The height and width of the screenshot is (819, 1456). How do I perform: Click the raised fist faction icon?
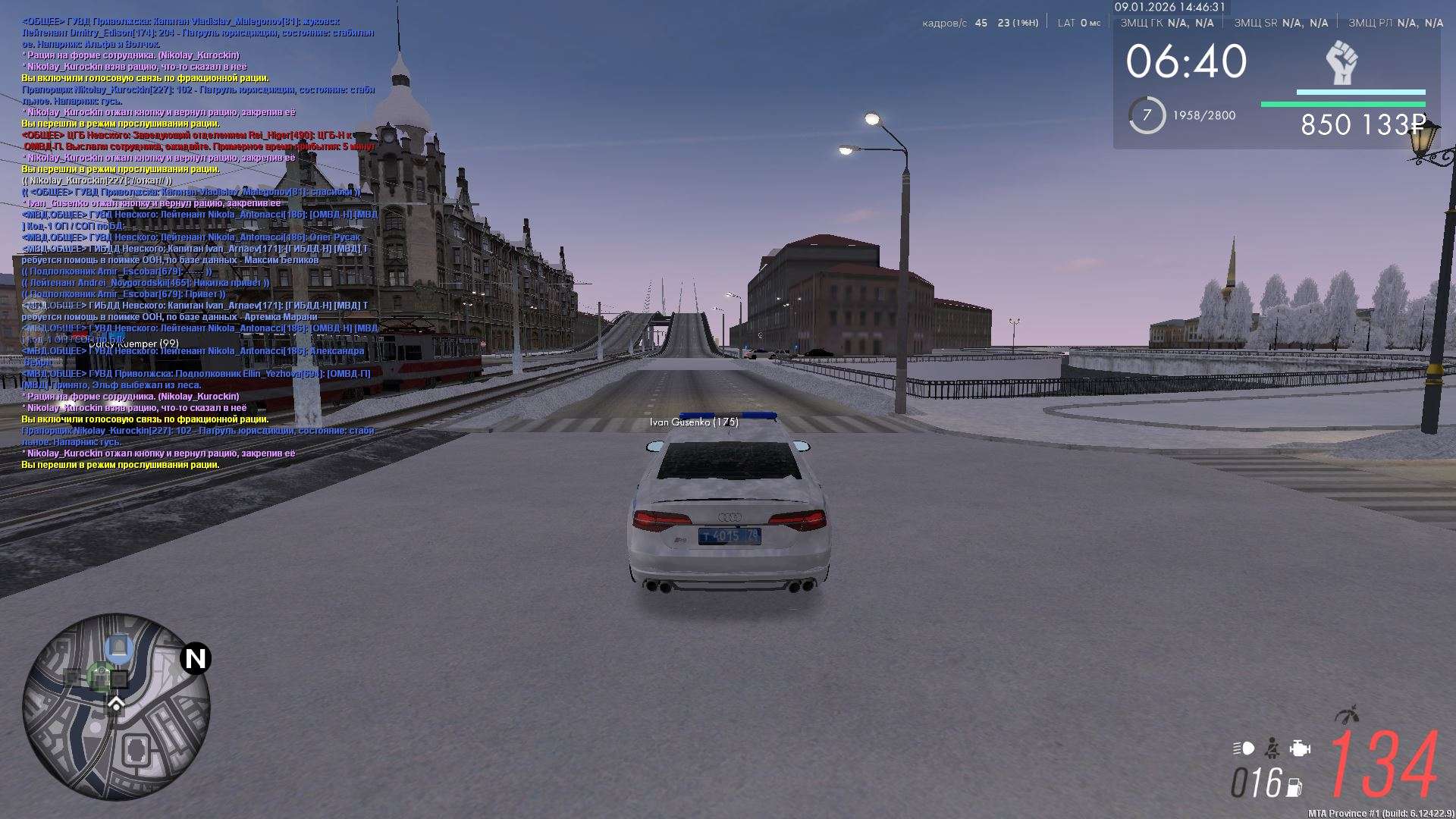coord(1341,62)
